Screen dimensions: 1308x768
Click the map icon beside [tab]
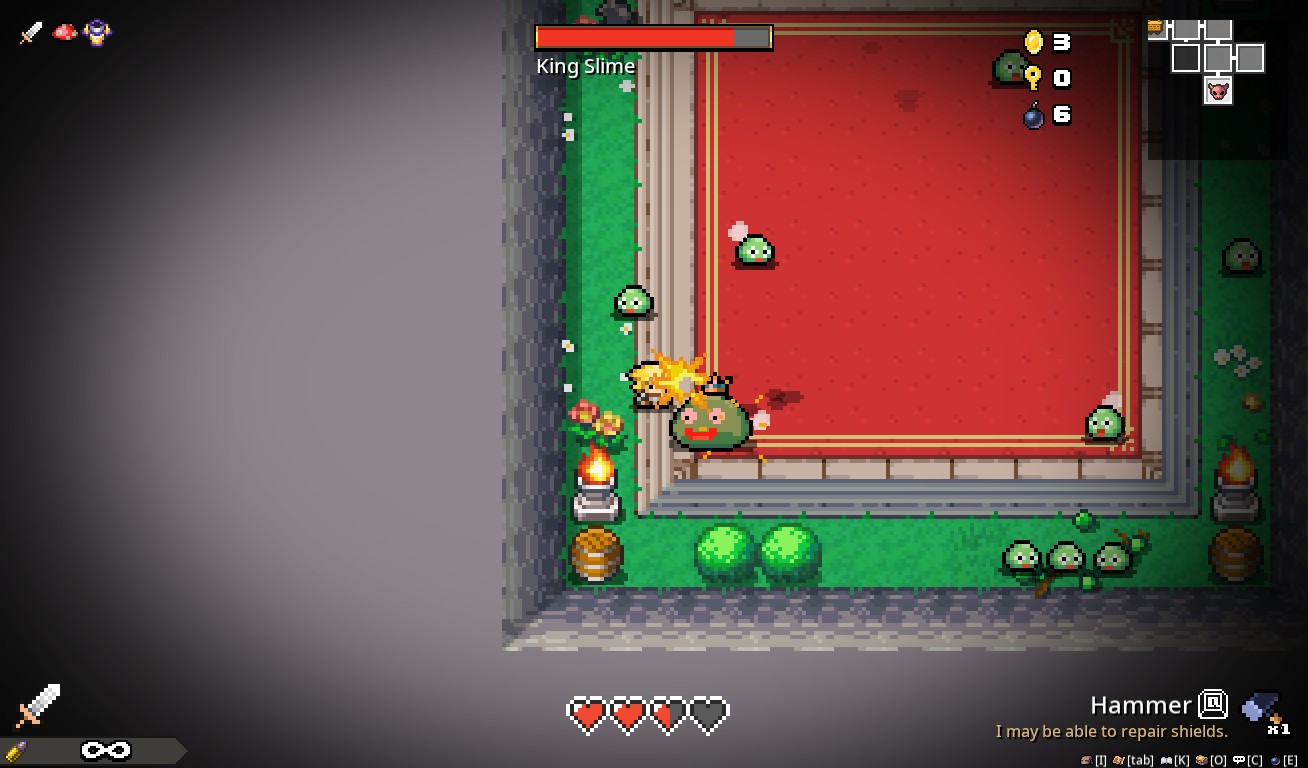(1118, 760)
